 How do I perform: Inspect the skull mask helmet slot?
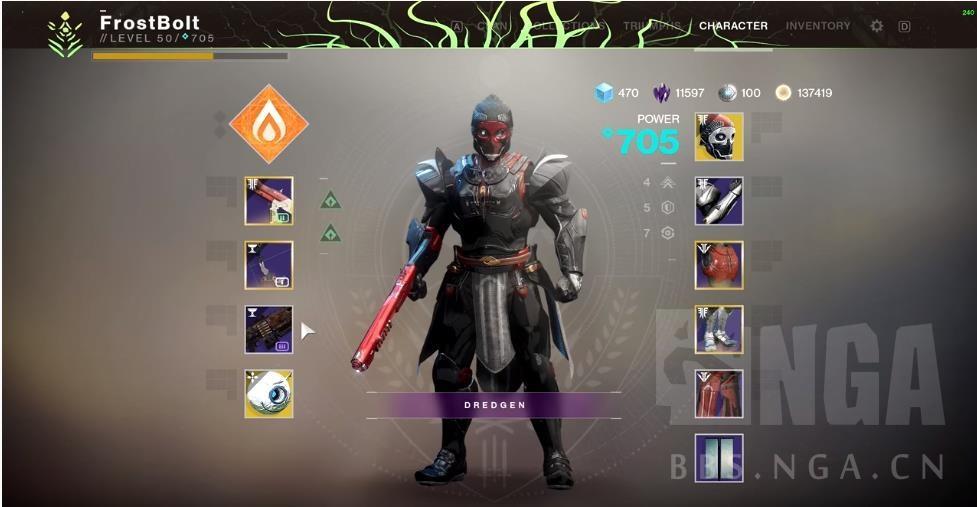coord(719,137)
